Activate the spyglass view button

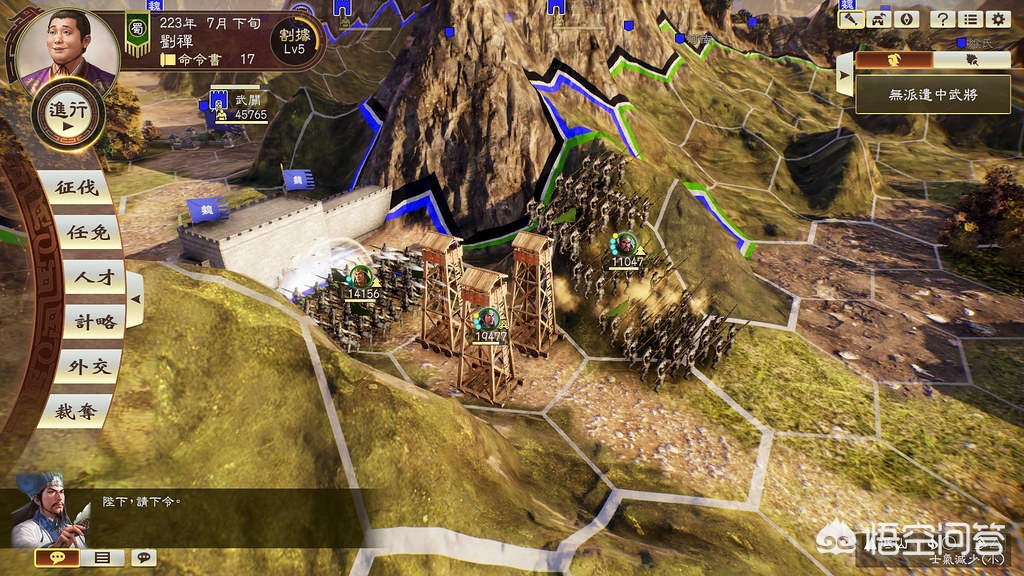point(852,18)
